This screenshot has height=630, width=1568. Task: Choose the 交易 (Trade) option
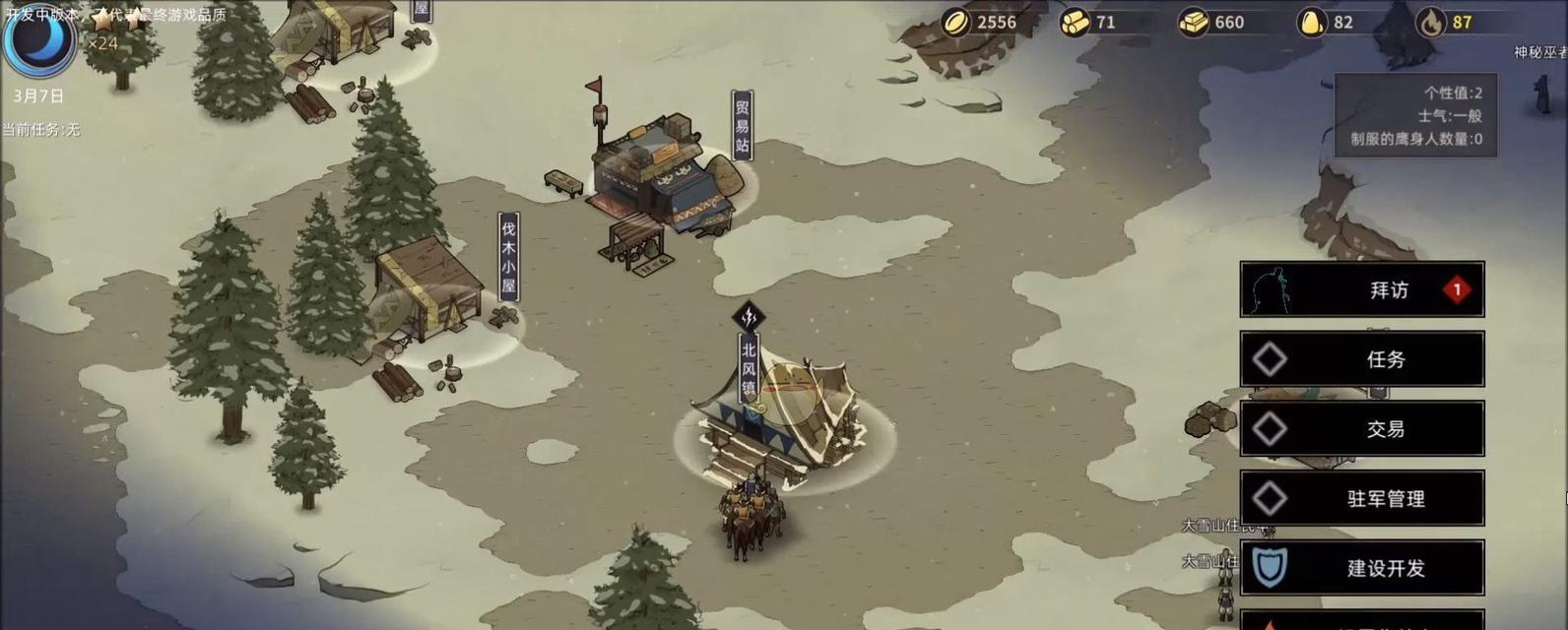coord(1361,429)
